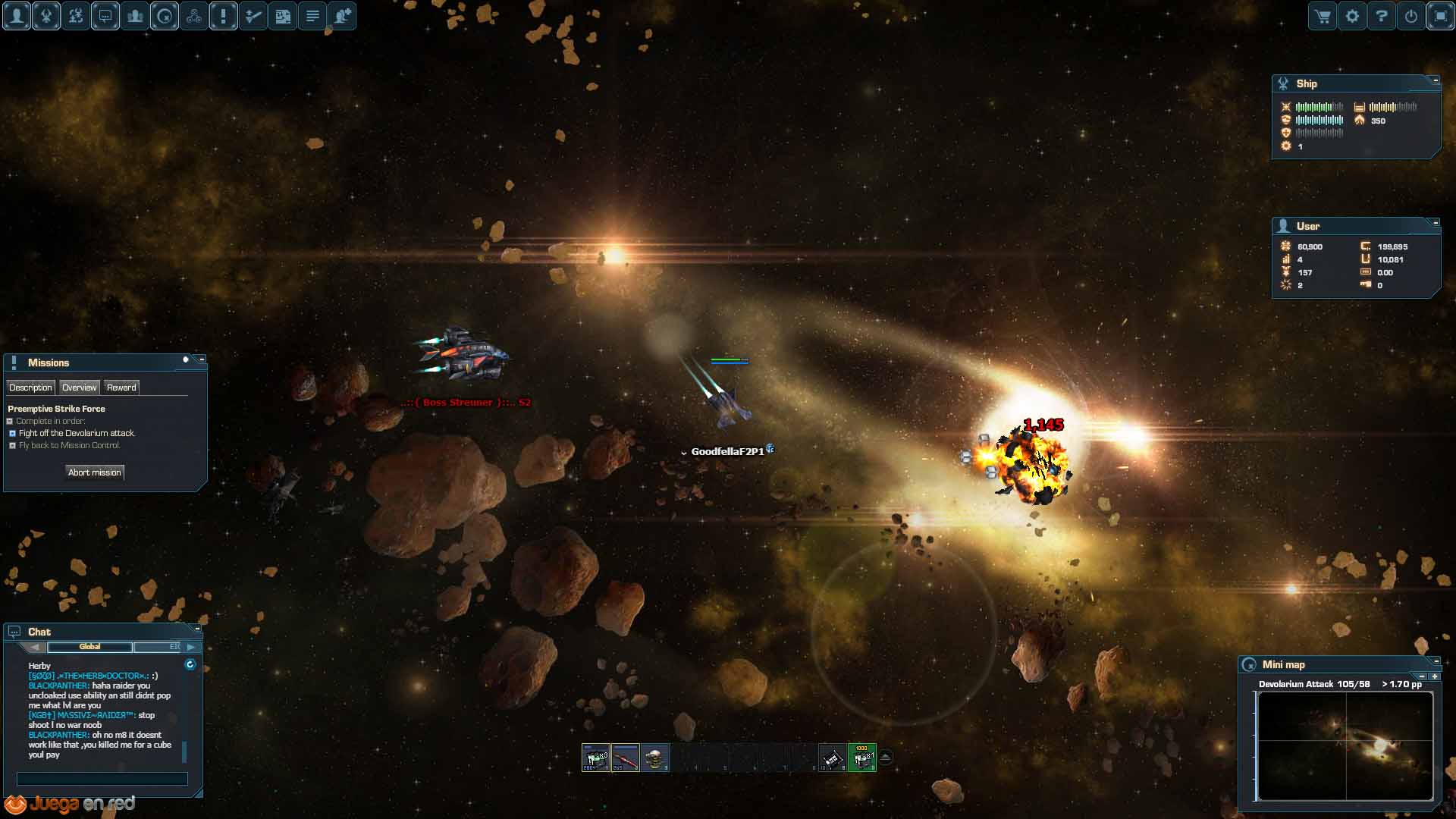Image resolution: width=1456 pixels, height=819 pixels.
Task: Open help with the question mark icon
Action: tap(1382, 16)
